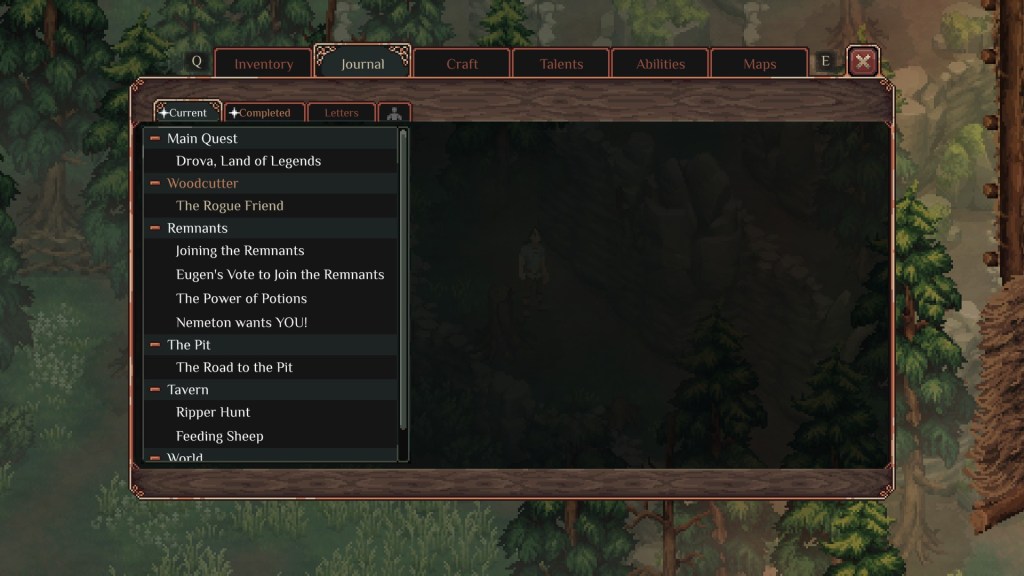The image size is (1024, 576).
Task: Choose The Power of Potions quest
Action: [241, 299]
